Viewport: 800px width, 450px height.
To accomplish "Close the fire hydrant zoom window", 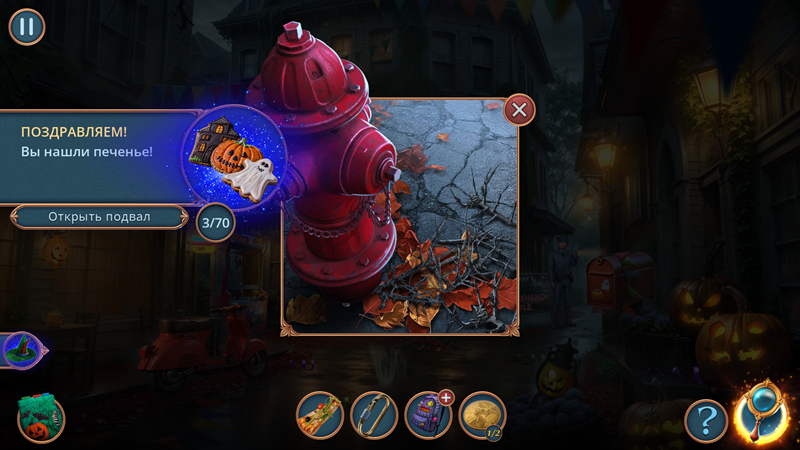I will pos(519,109).
